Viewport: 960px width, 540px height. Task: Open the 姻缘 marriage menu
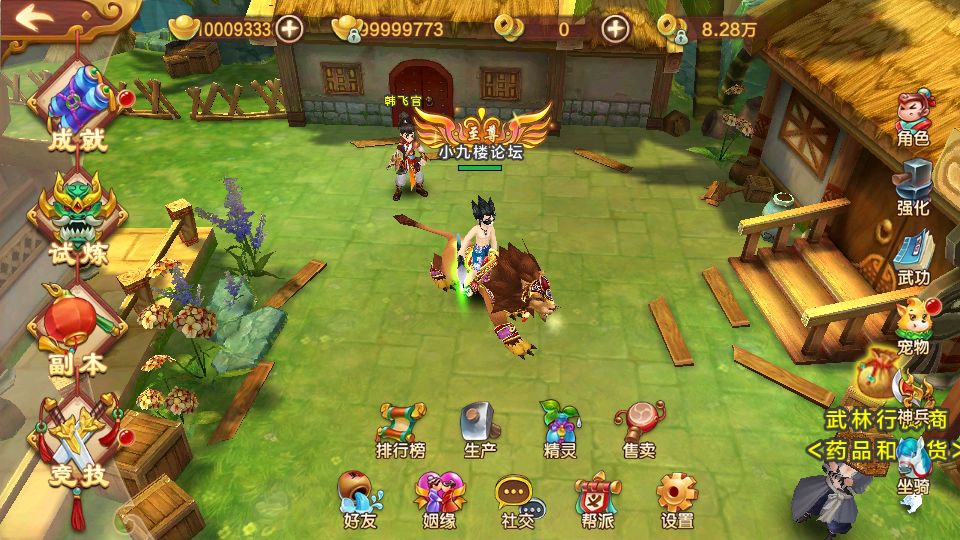[x=439, y=499]
